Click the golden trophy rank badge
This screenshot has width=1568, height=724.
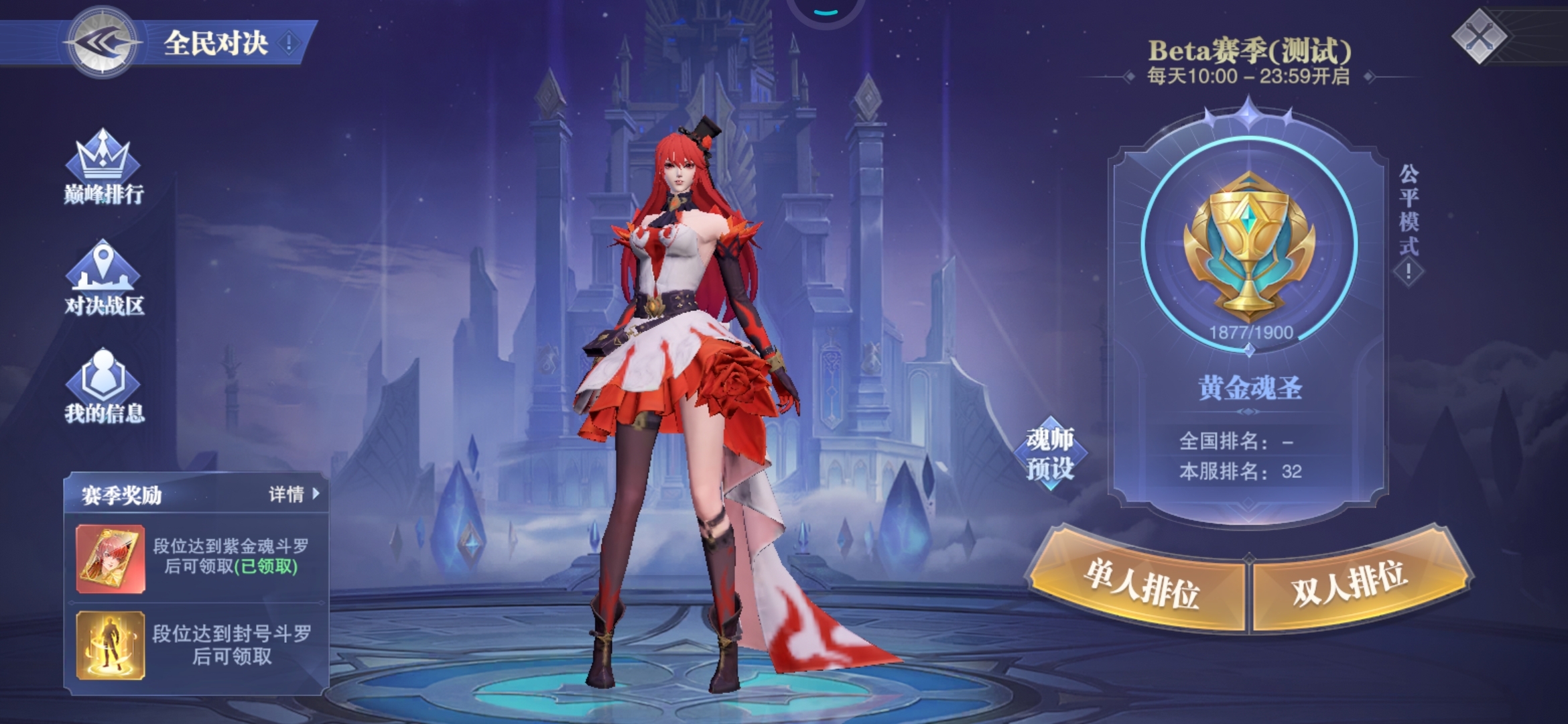click(x=1249, y=245)
